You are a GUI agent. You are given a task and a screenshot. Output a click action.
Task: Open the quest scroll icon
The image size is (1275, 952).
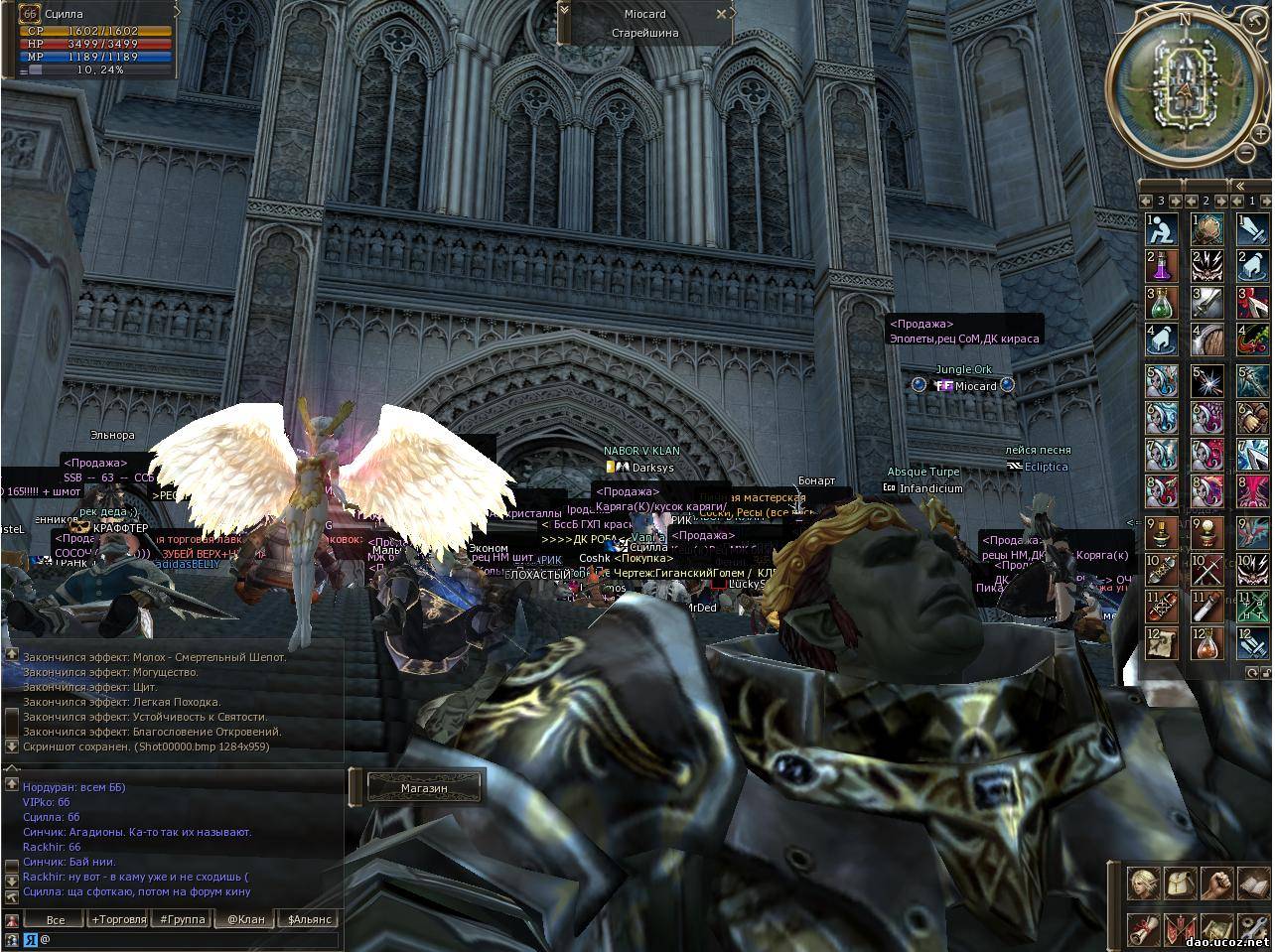[x=1142, y=928]
